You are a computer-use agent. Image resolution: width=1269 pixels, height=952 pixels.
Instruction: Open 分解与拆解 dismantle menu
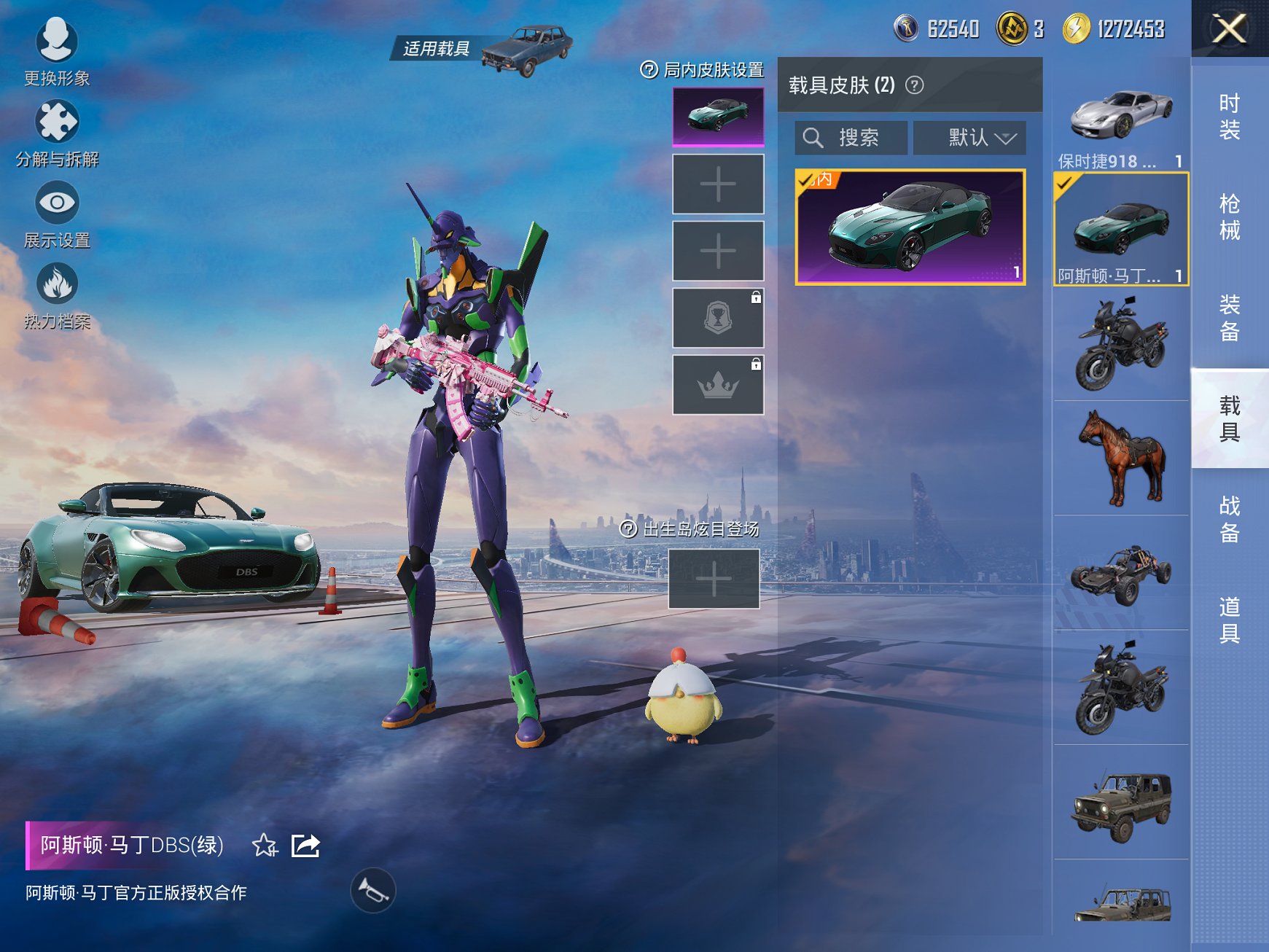click(57, 132)
